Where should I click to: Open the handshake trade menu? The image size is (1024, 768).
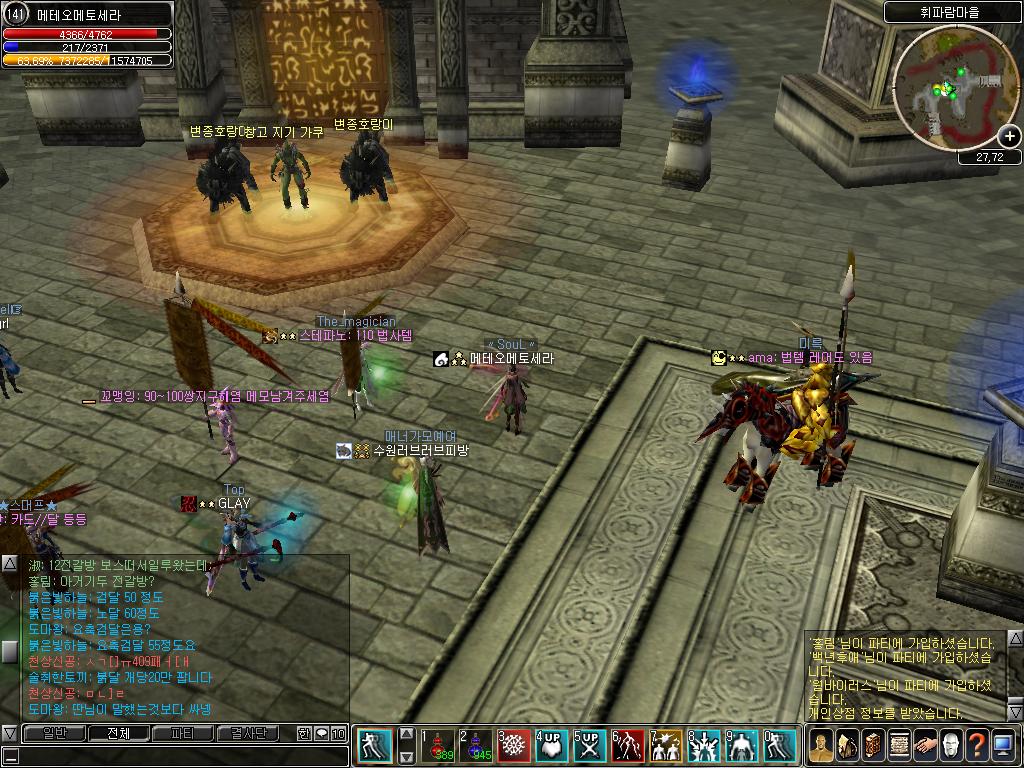coord(924,745)
